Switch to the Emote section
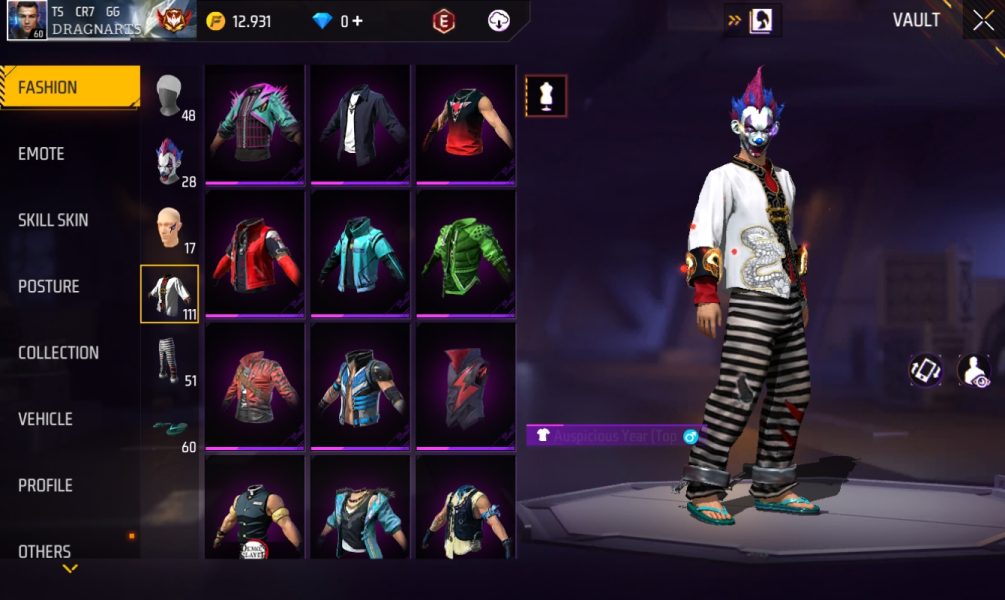The height and width of the screenshot is (600, 1005). pos(42,154)
